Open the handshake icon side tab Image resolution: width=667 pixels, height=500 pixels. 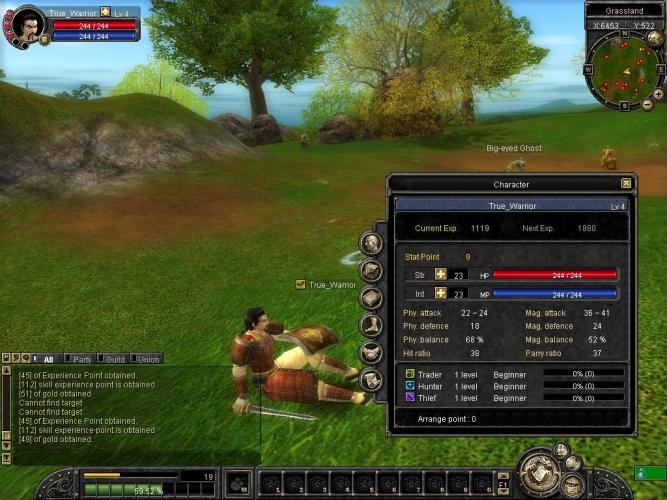click(372, 352)
